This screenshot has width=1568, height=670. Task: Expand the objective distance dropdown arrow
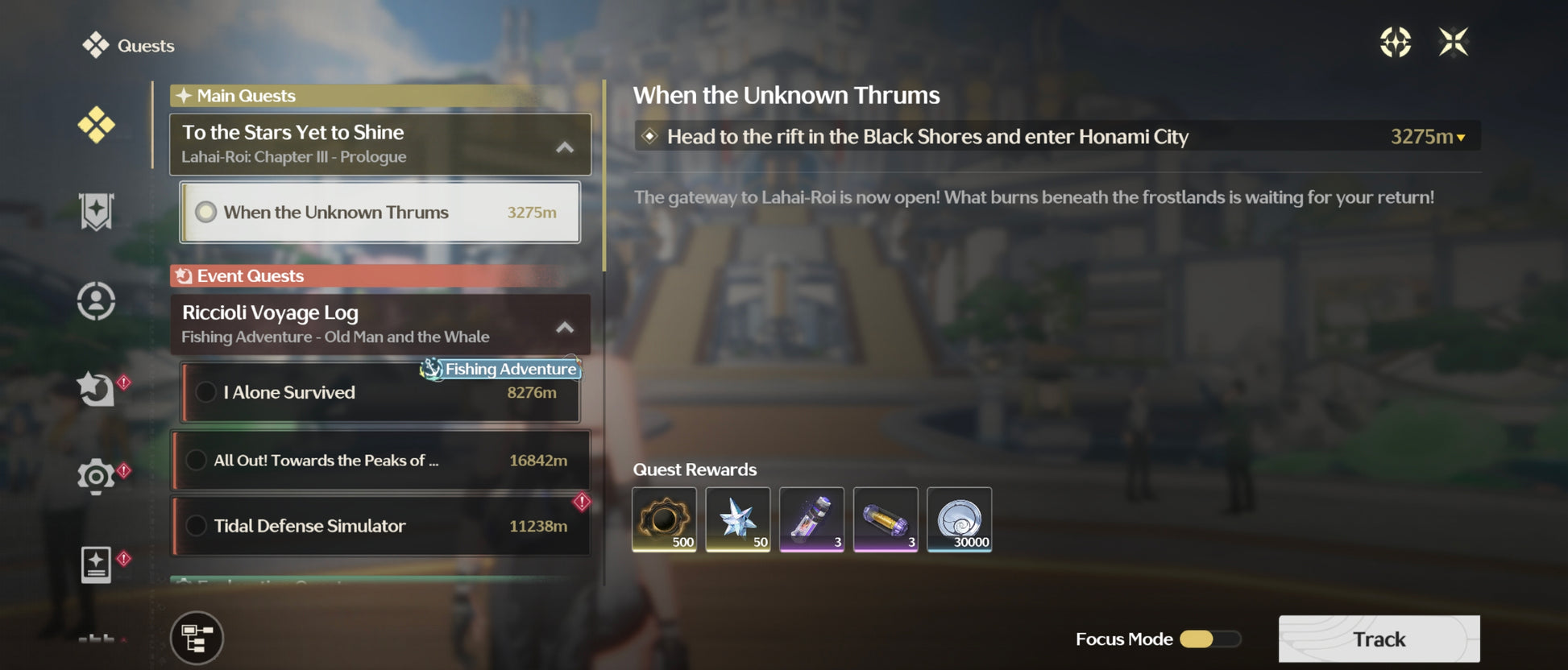pyautogui.click(x=1461, y=138)
